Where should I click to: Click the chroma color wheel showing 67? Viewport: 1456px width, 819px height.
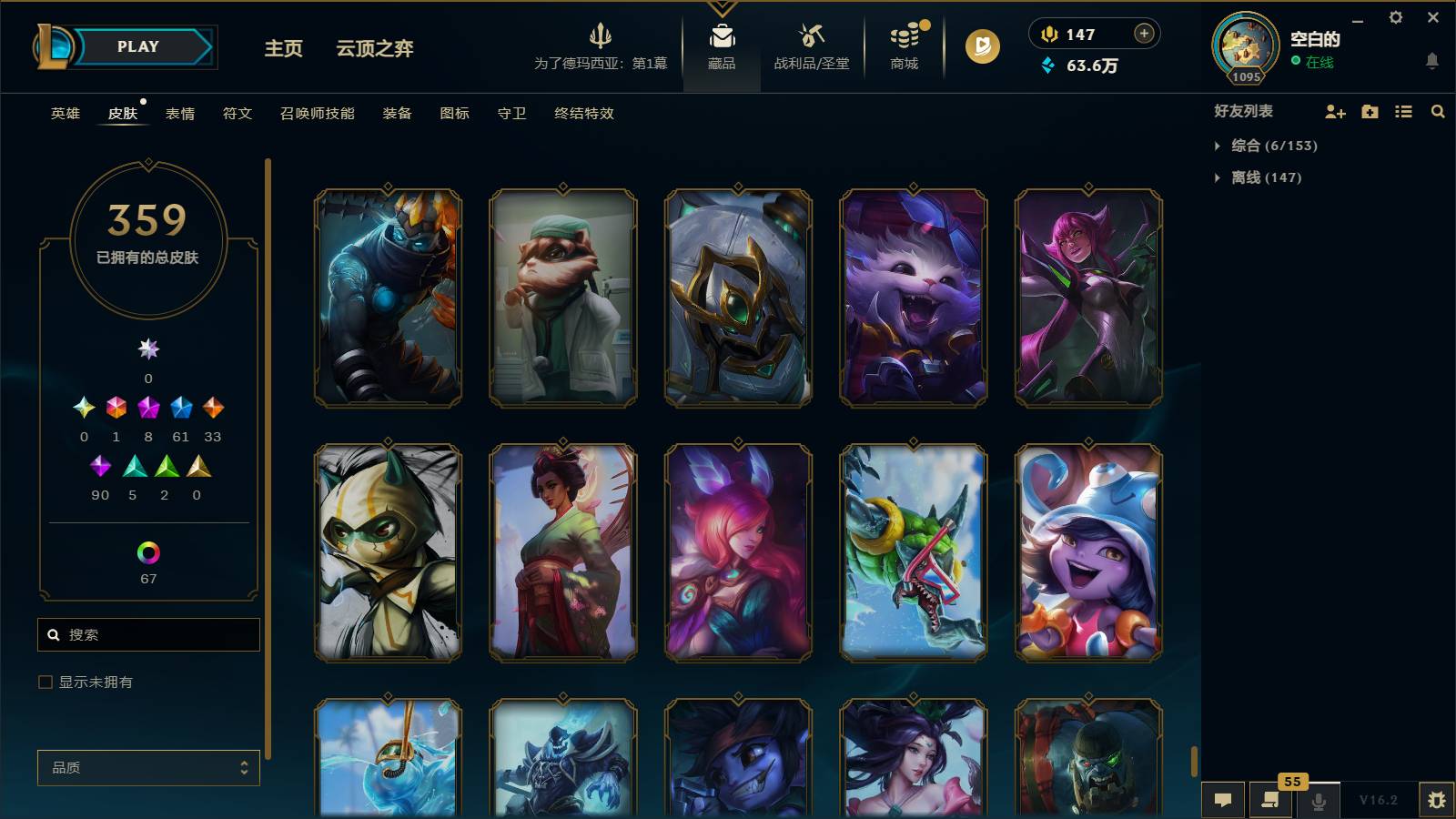[x=147, y=551]
